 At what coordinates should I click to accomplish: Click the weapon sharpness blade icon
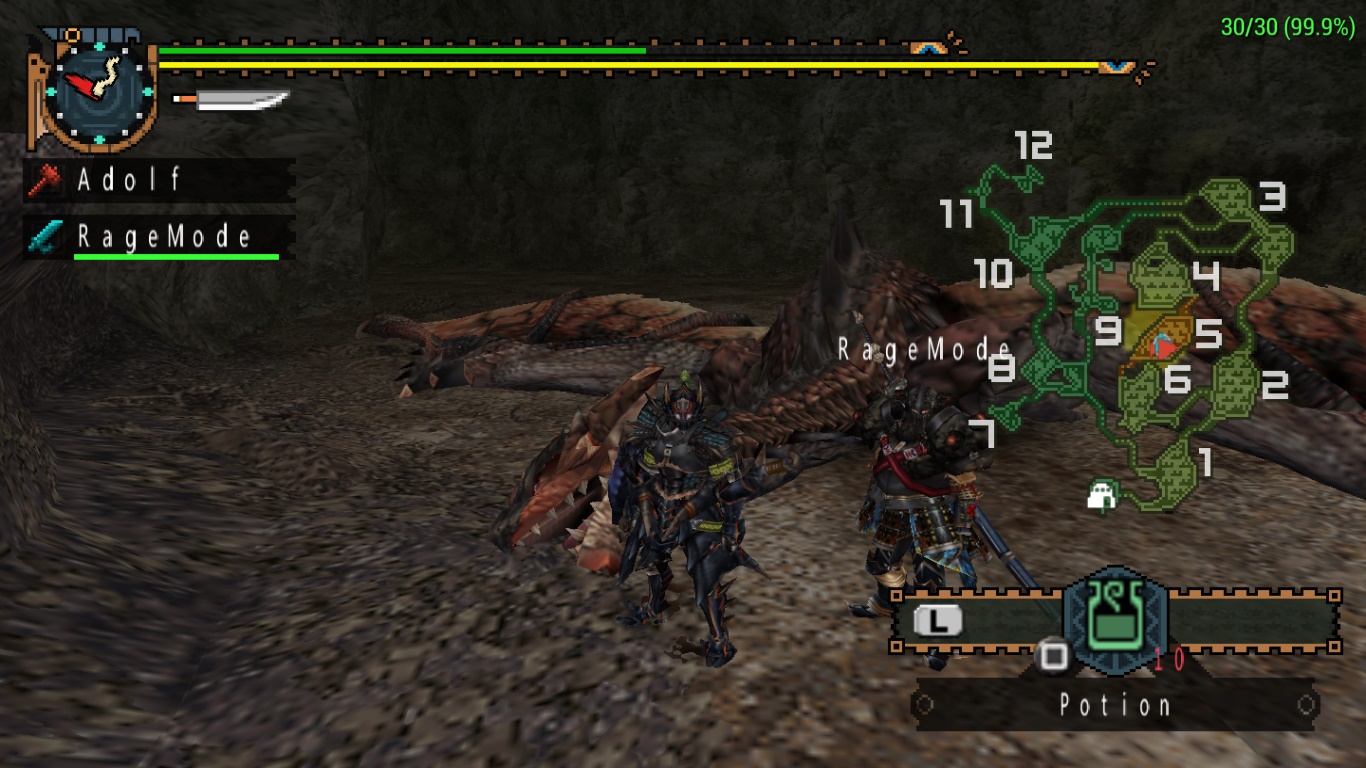click(232, 100)
